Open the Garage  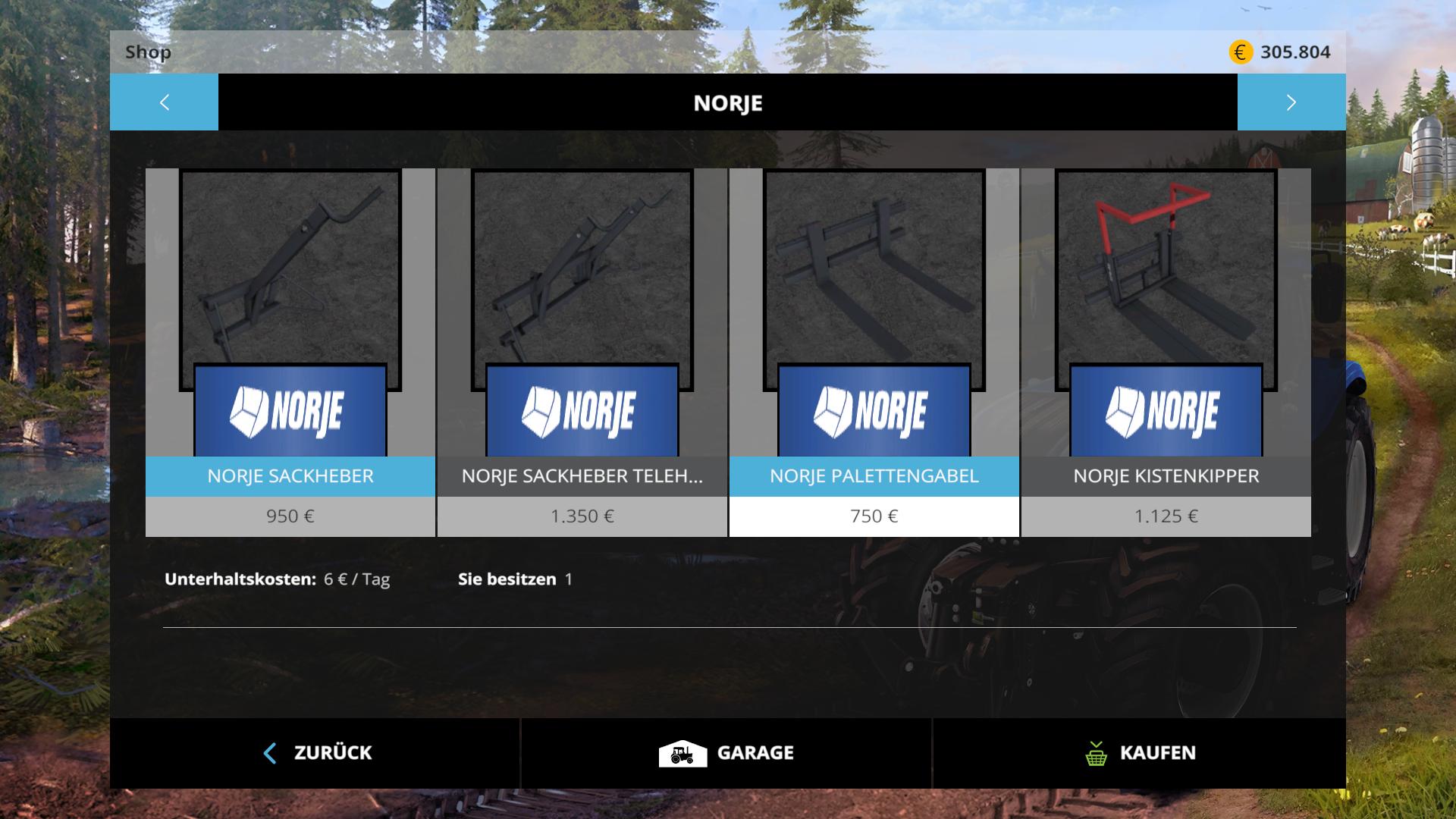[726, 753]
